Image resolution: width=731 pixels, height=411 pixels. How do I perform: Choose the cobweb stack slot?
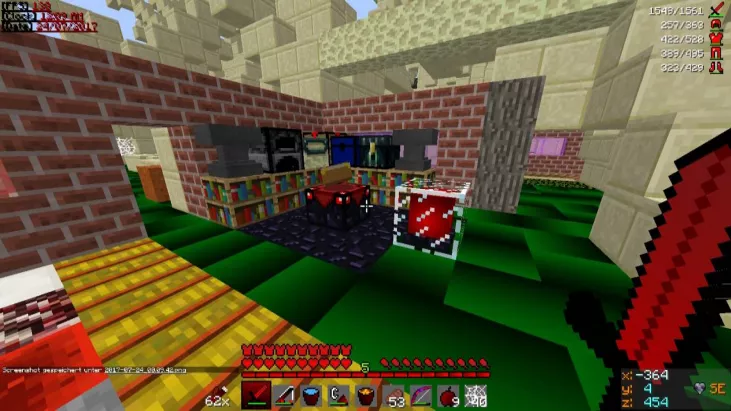pos(477,394)
